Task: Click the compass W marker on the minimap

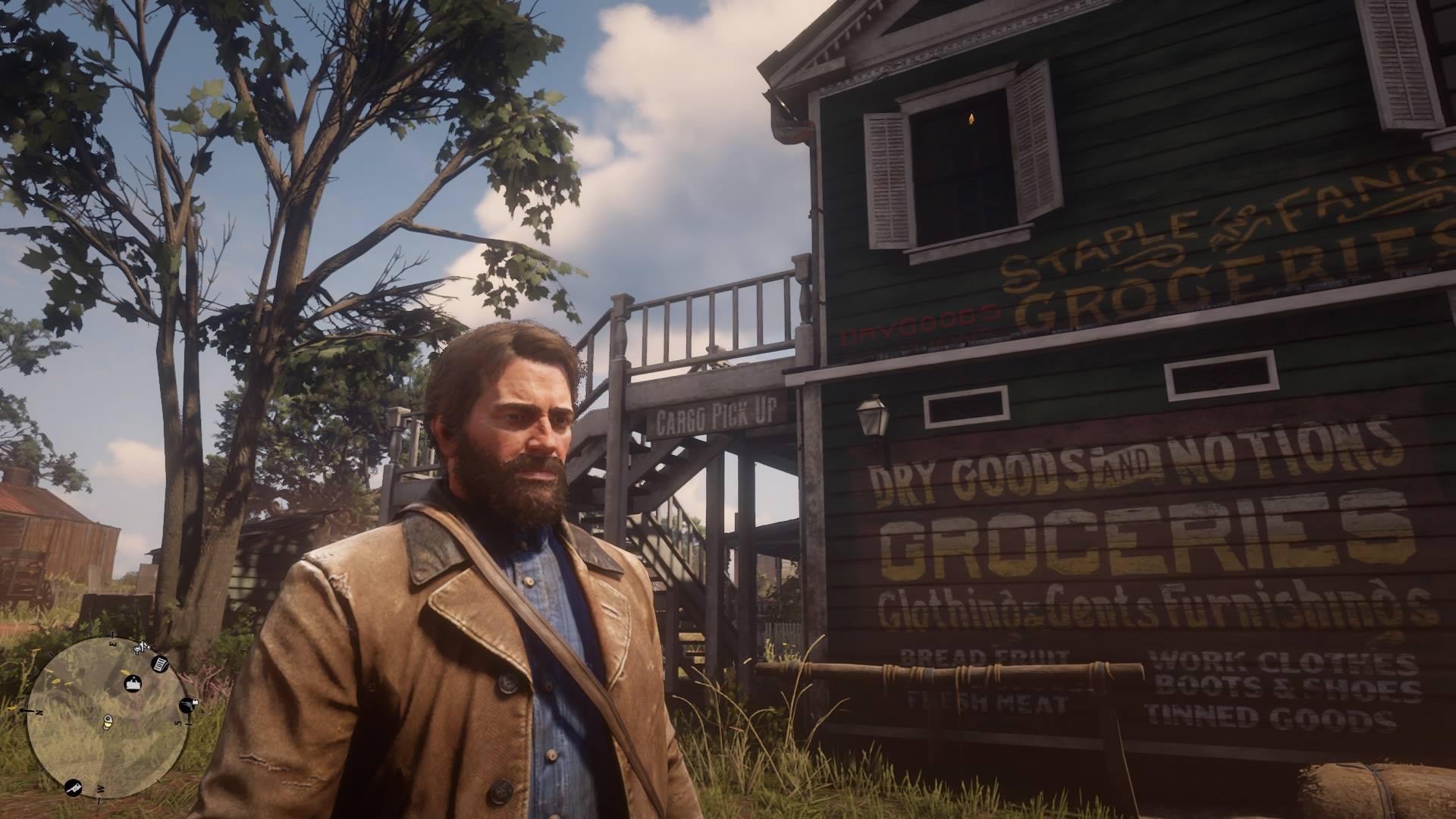Action: pyautogui.click(x=100, y=788)
